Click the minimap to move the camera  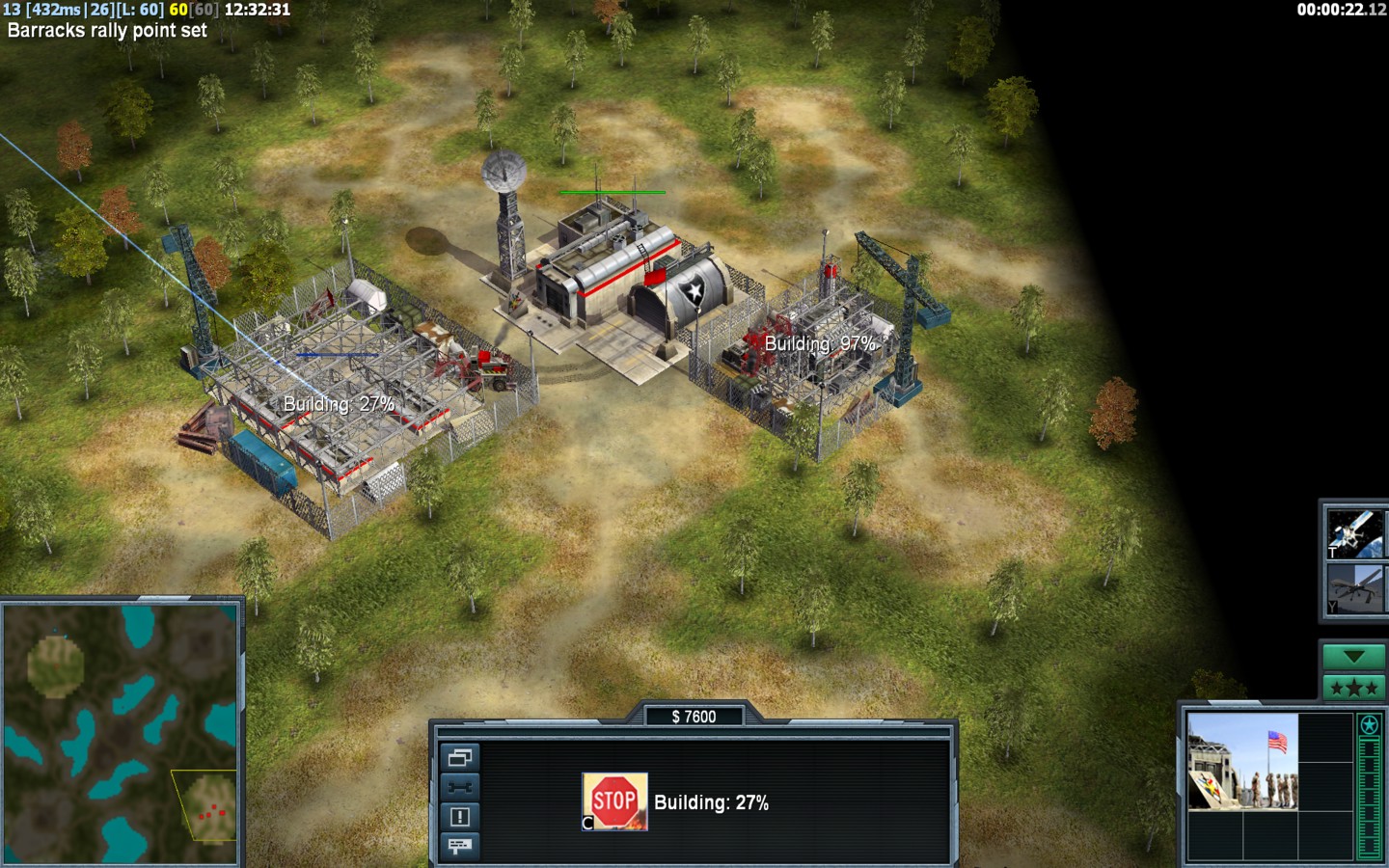click(x=121, y=733)
